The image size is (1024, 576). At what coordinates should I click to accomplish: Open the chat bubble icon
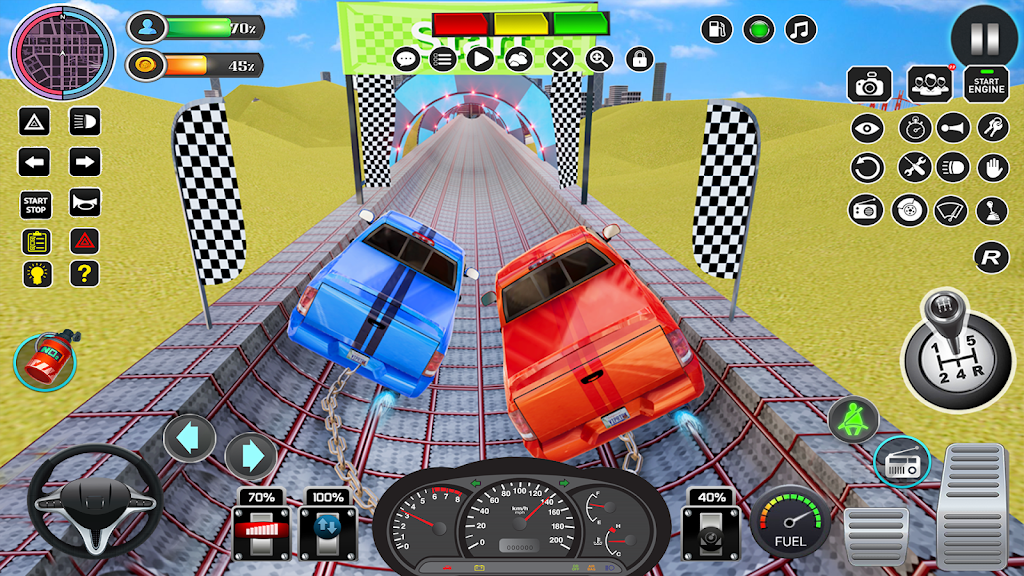(x=406, y=59)
